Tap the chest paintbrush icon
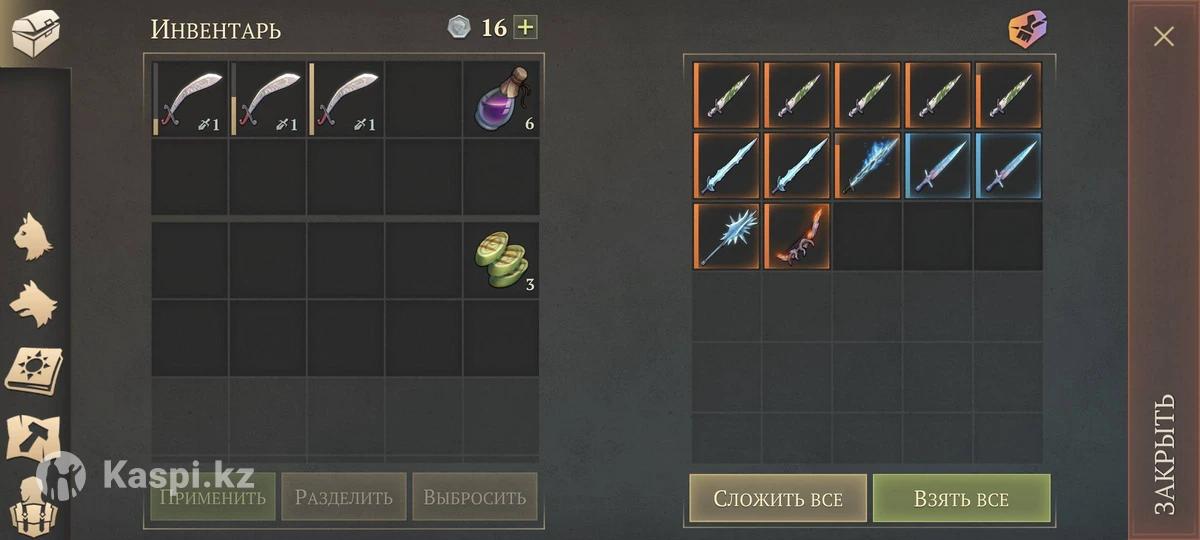Screen dimensions: 1200x540 1027,30
